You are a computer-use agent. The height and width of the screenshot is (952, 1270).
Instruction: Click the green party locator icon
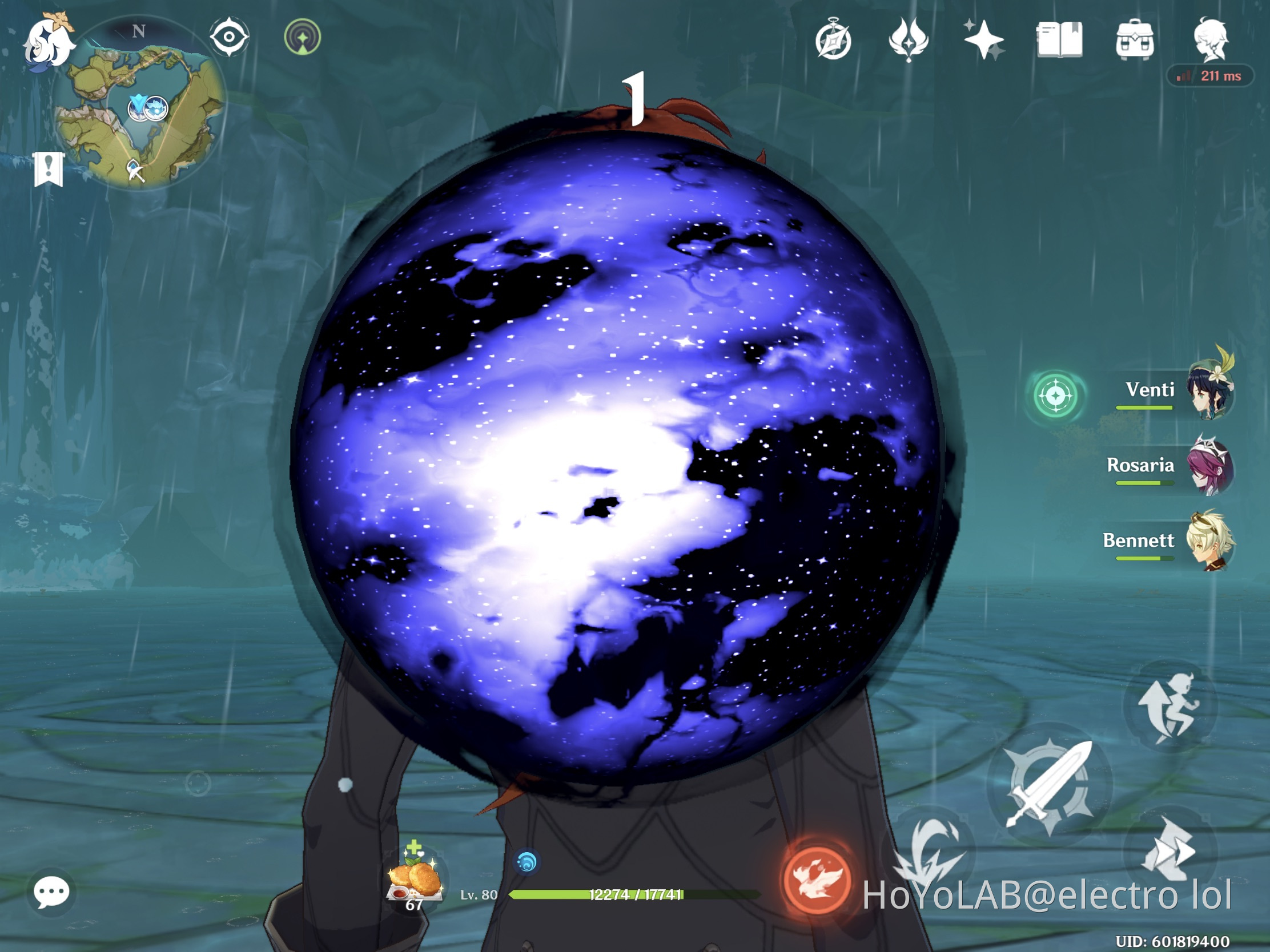[x=1055, y=397]
